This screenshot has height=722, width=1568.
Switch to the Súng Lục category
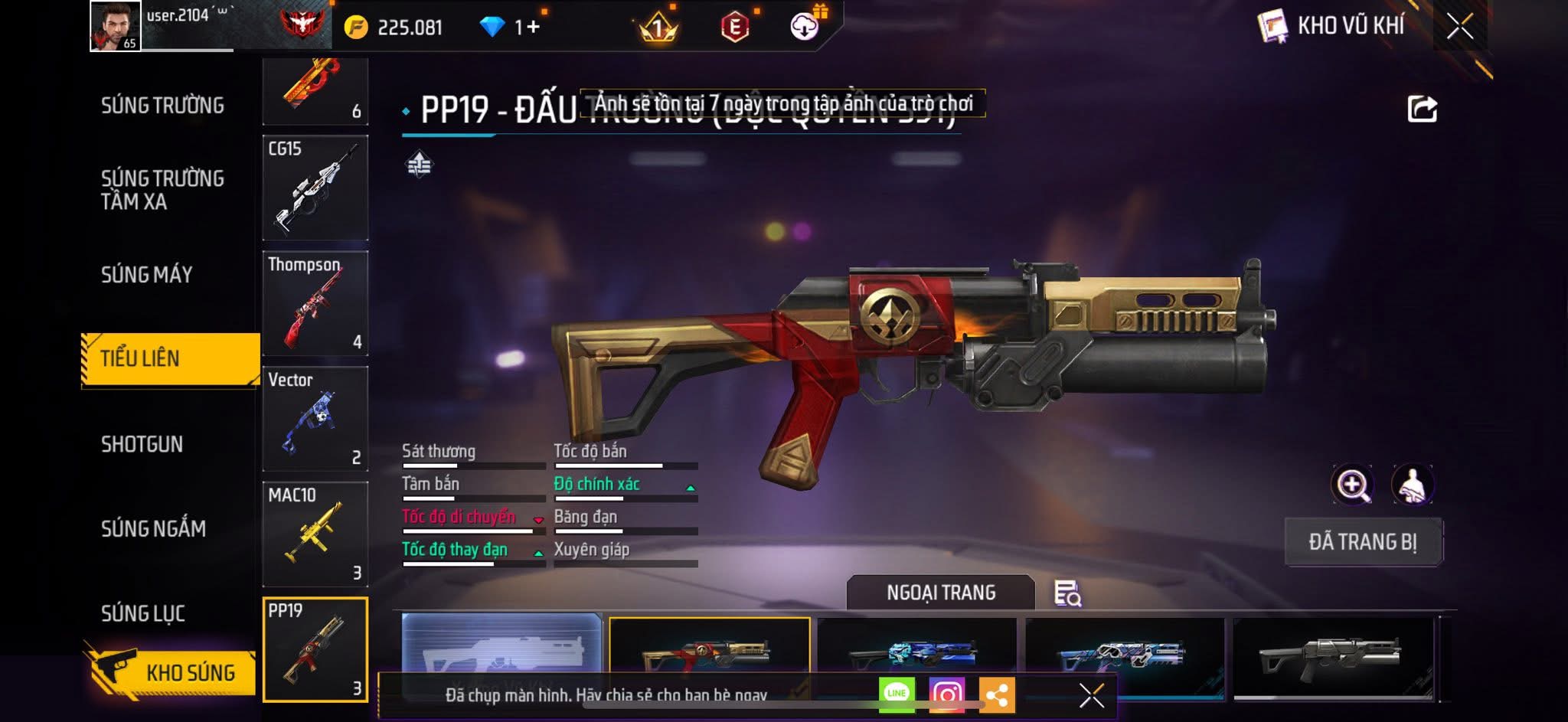[x=143, y=613]
